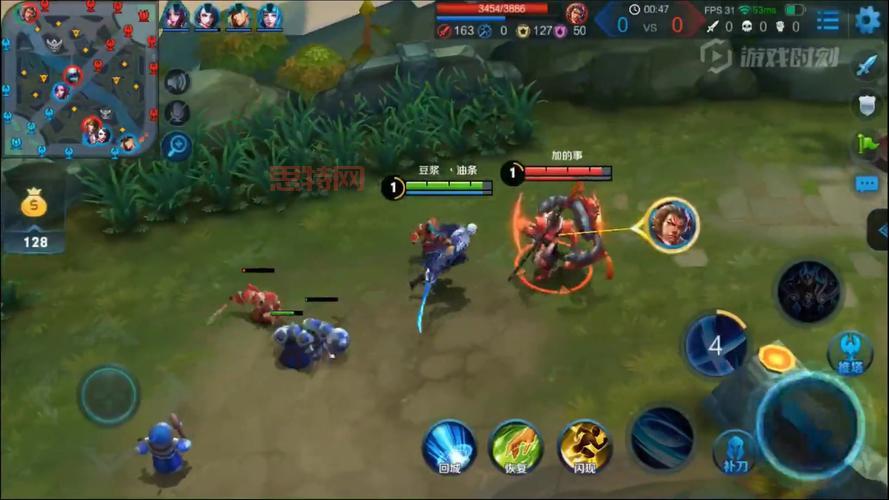Click the magnifier plus button
The width and height of the screenshot is (889, 500).
[177, 146]
